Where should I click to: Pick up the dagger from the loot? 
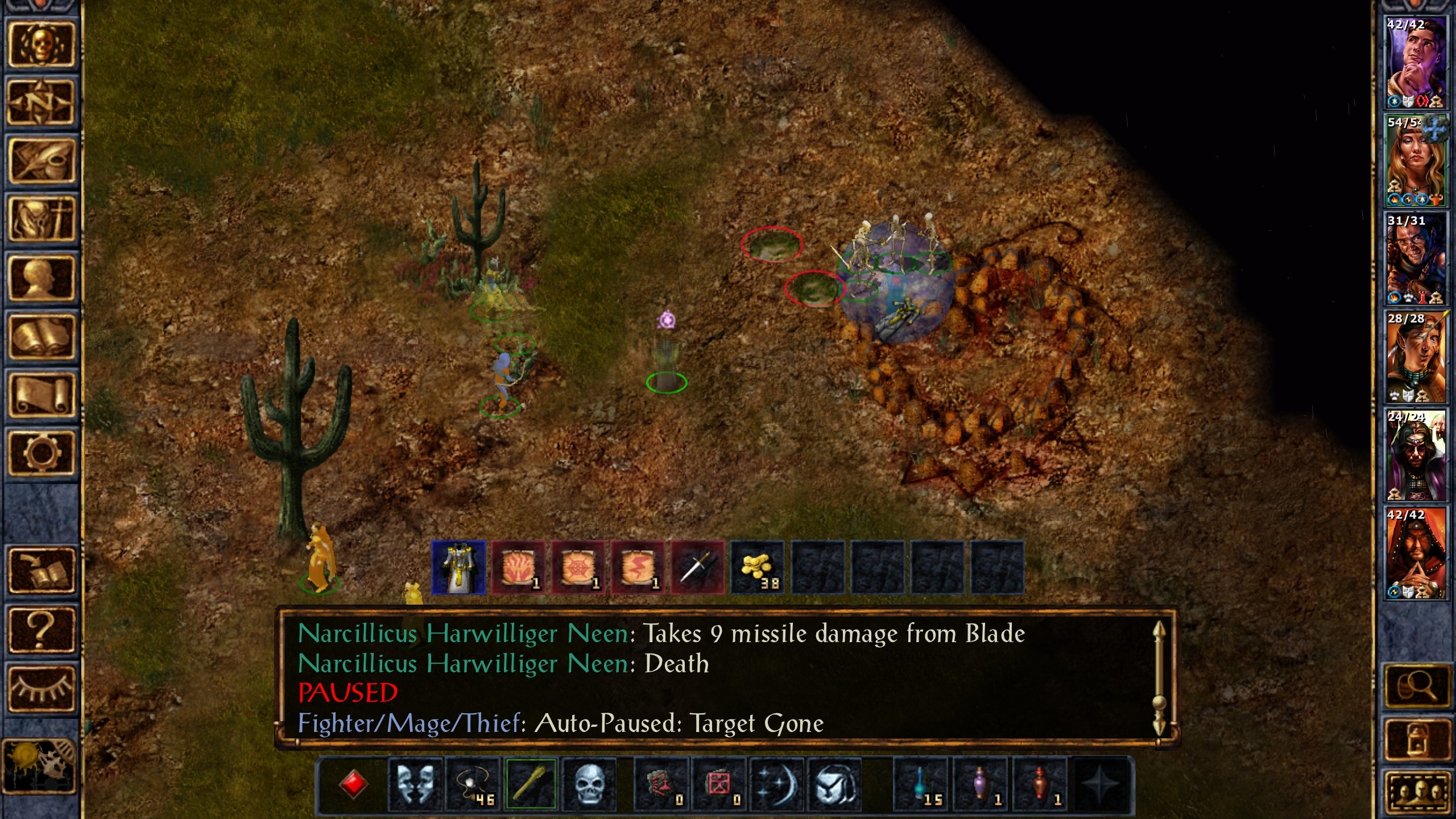pos(698,568)
